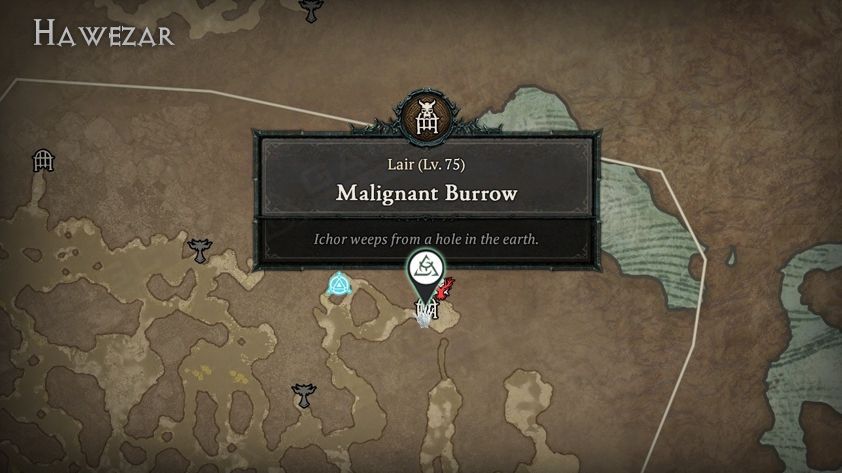Screen dimensions: 842x473
Task: Open the Malignant Burrow lair tooltip
Action: click(x=427, y=192)
